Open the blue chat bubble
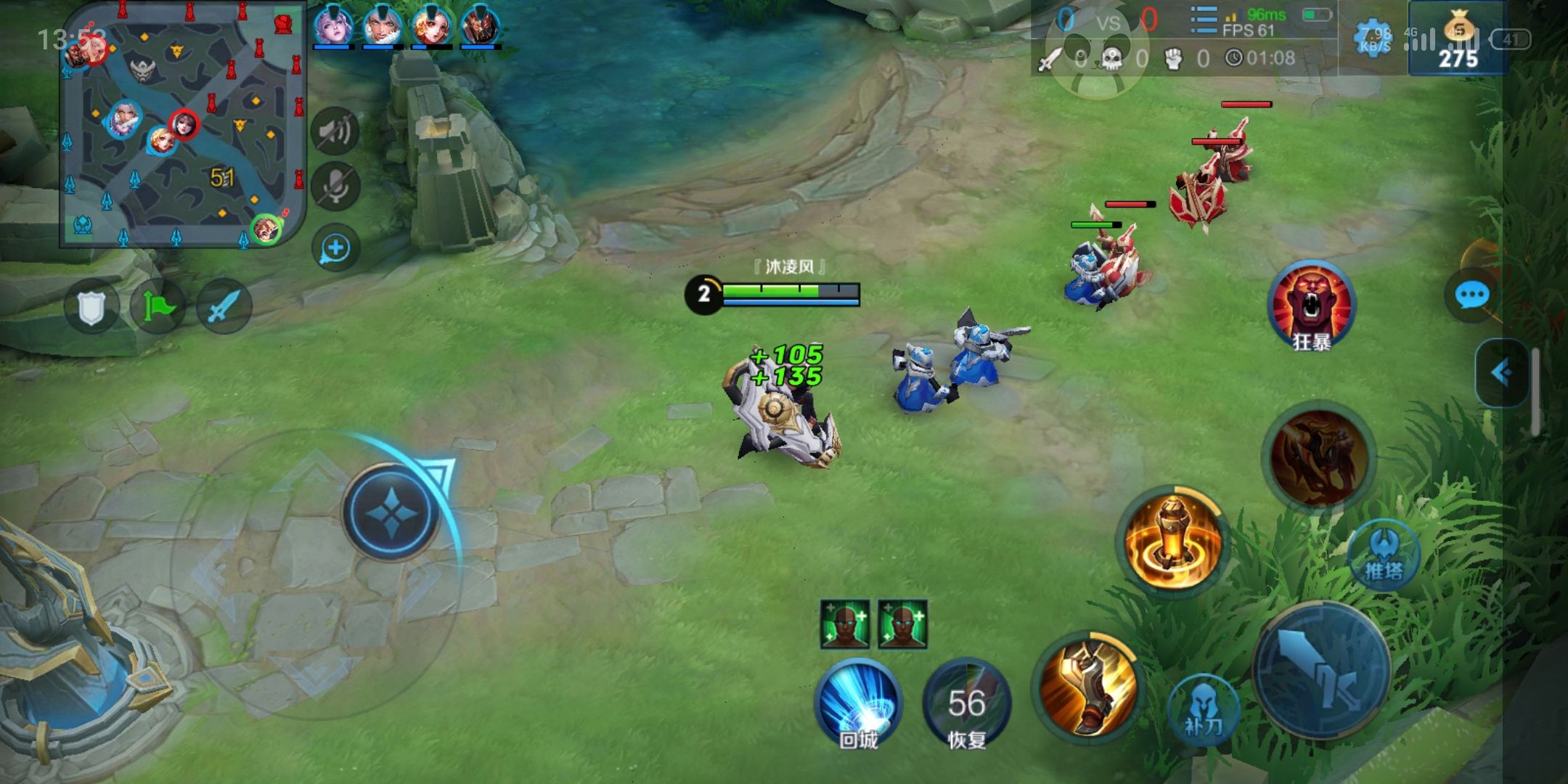Screen dimensions: 1568x784 (1472, 295)
